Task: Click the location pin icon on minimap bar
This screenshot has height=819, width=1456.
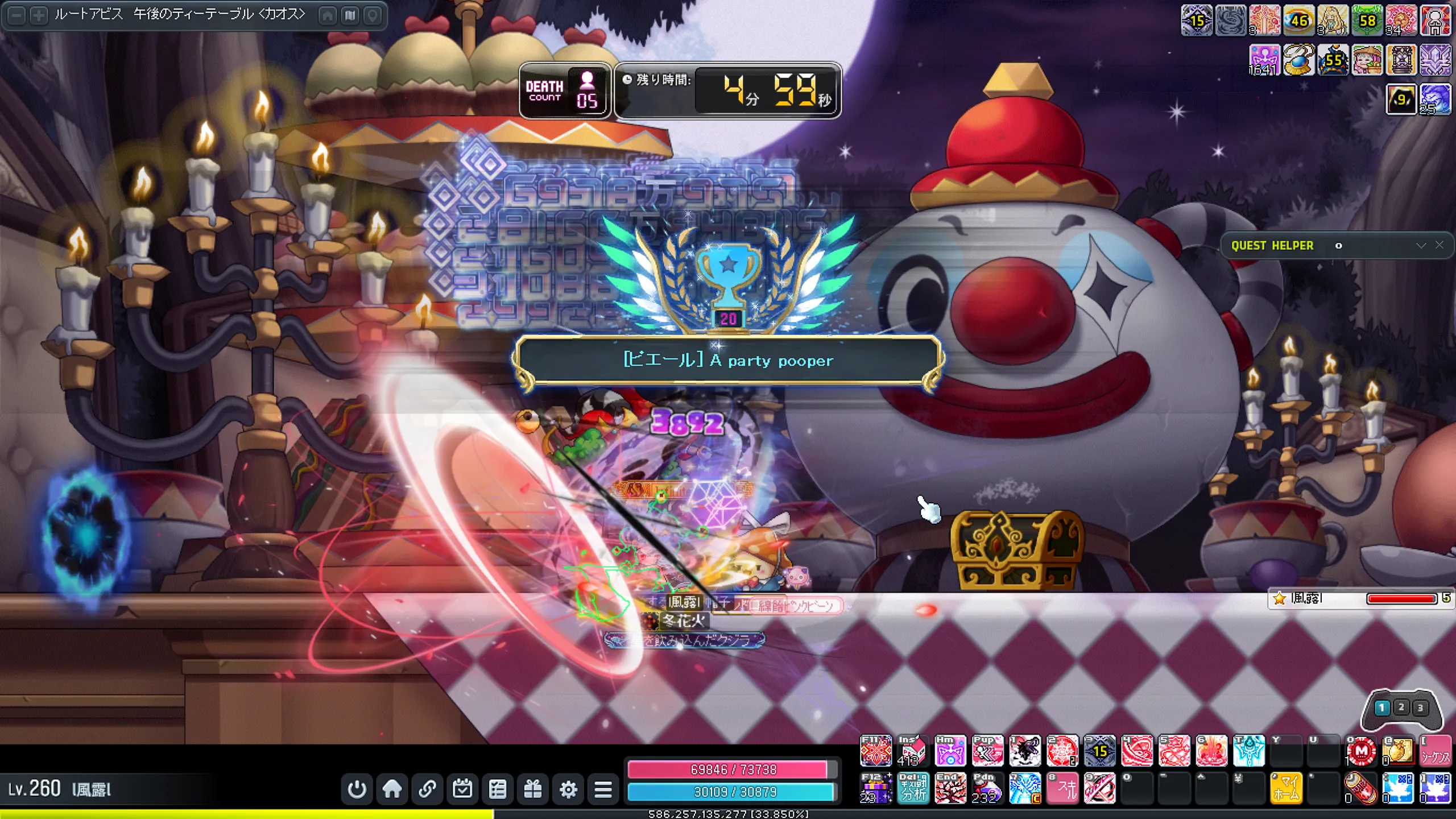Action: (373, 15)
